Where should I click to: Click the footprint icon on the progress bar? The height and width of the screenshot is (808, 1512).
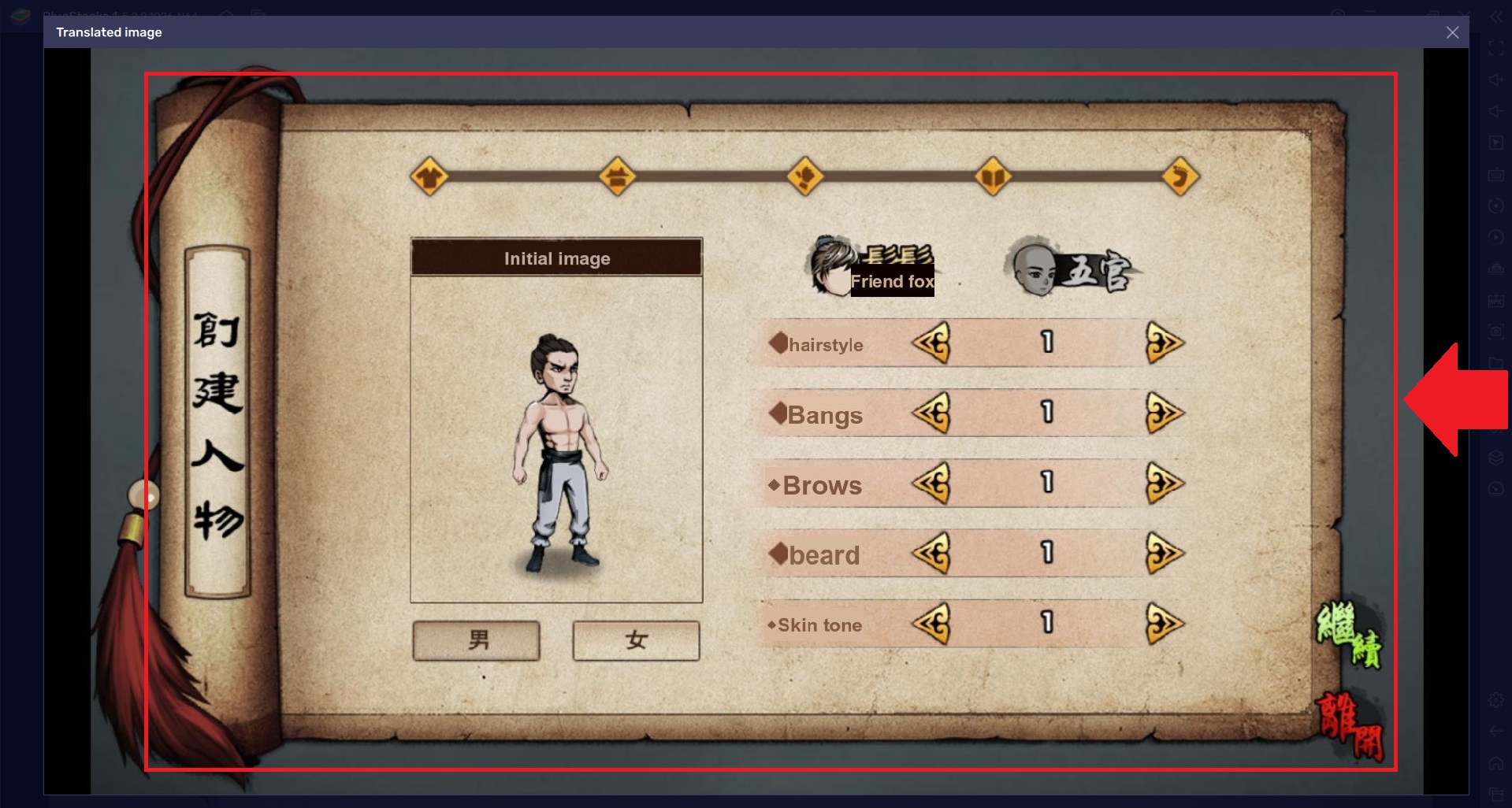pos(1180,176)
